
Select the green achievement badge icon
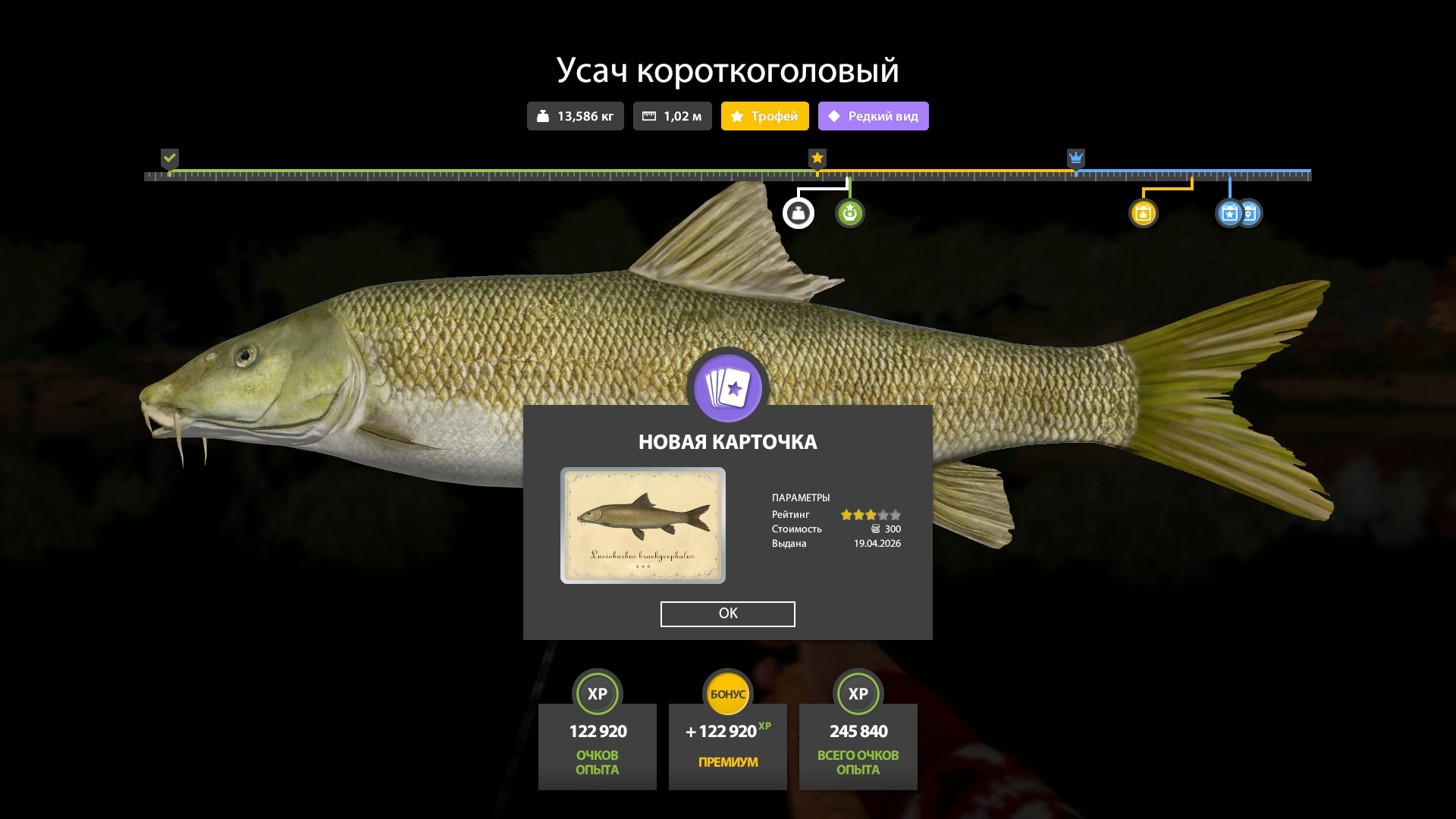pyautogui.click(x=850, y=213)
